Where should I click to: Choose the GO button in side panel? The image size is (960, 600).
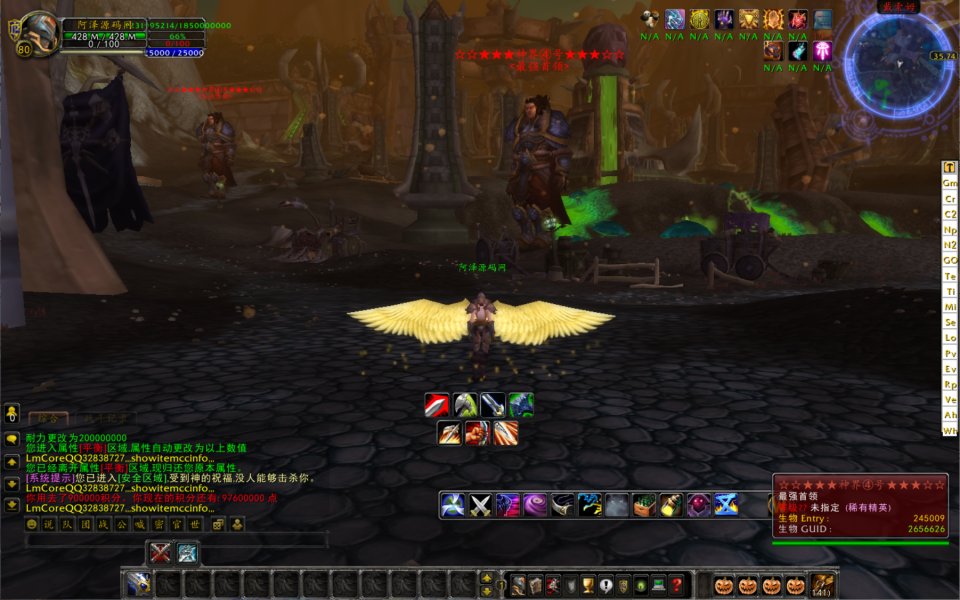click(x=950, y=260)
